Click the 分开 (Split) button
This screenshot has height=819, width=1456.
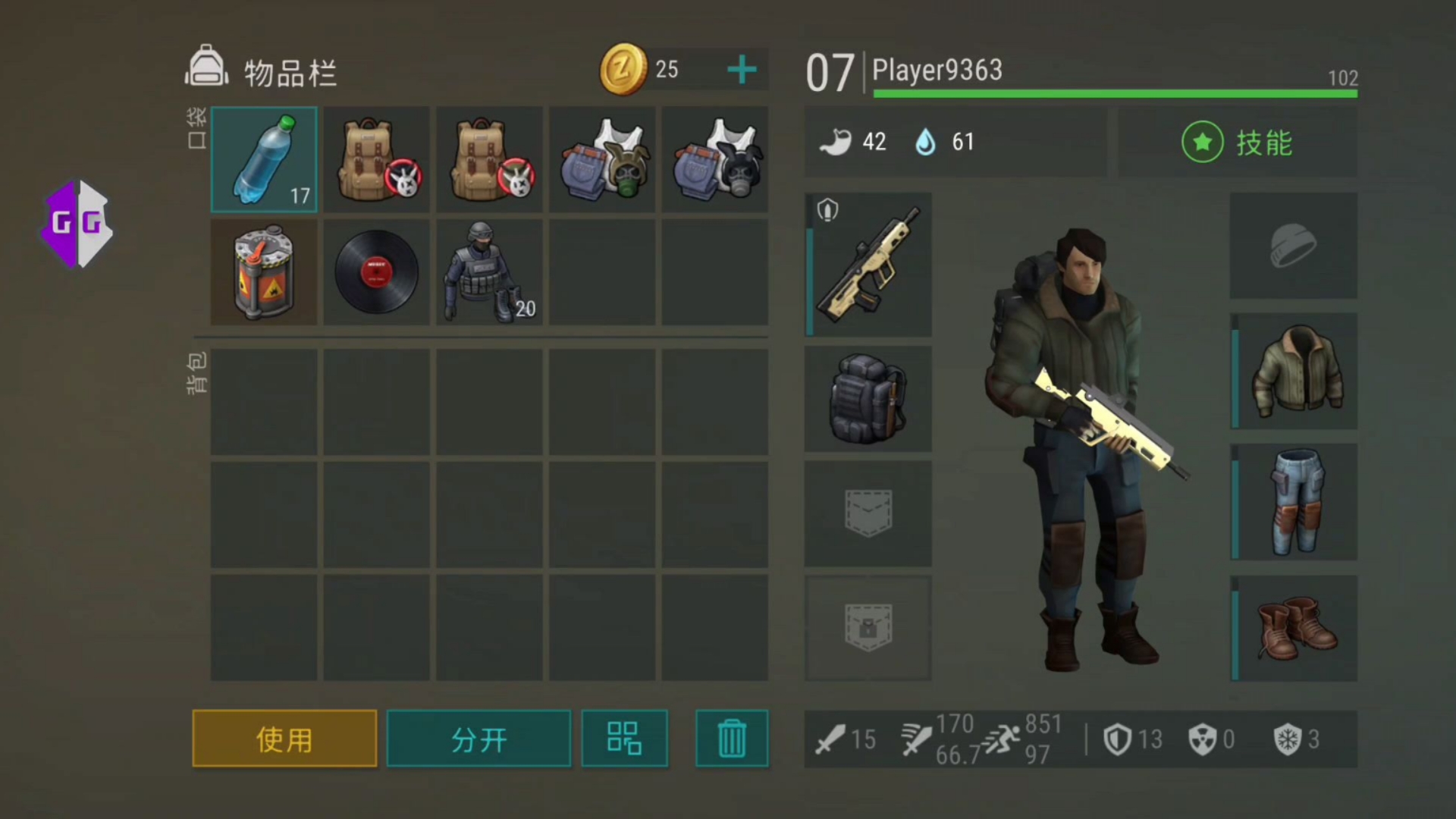coord(479,739)
